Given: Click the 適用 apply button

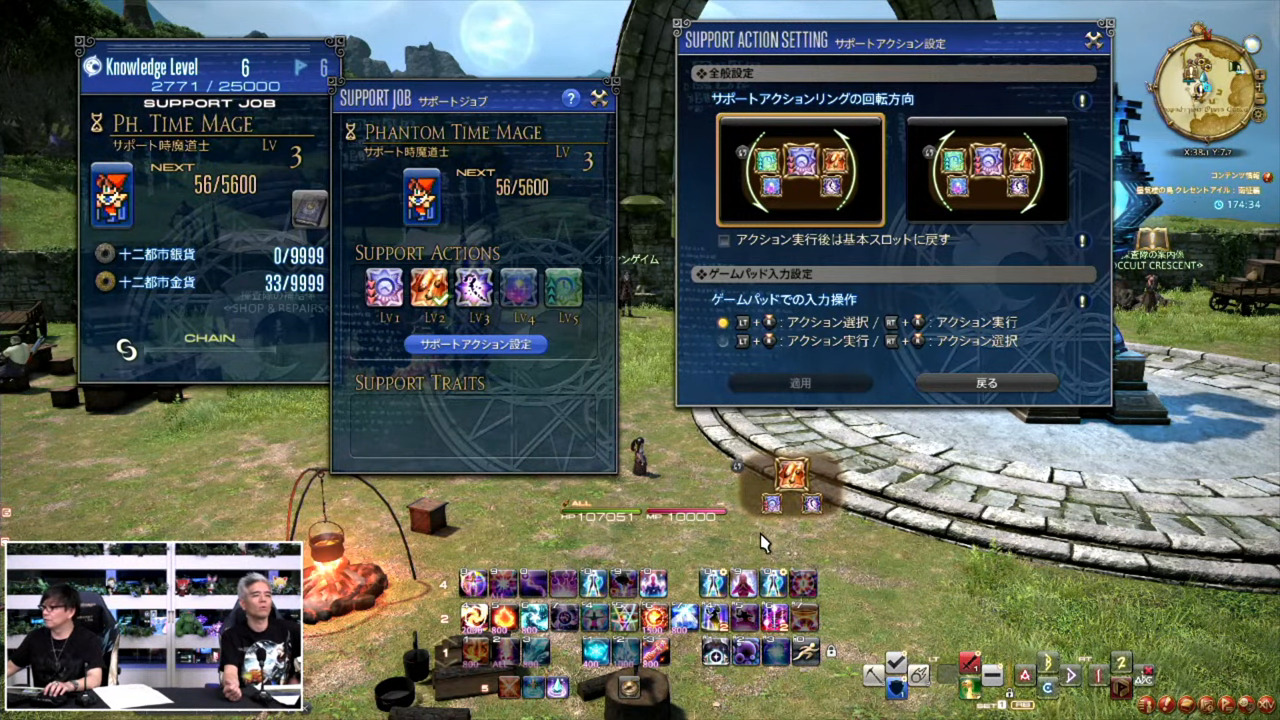Looking at the screenshot, I should pyautogui.click(x=800, y=383).
